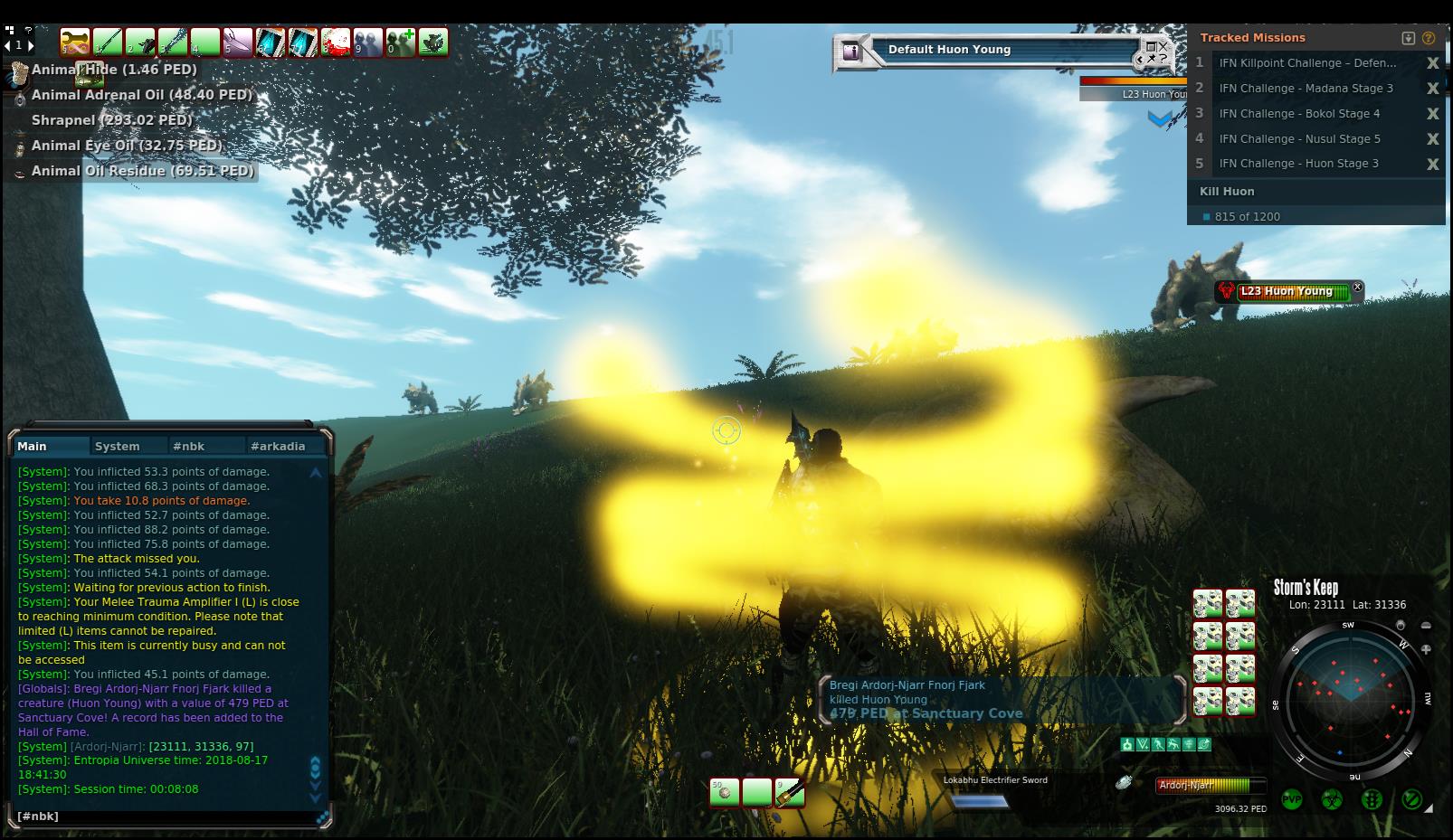Use the red splatter action in hotbar slot 8
1453x840 pixels.
(336, 42)
